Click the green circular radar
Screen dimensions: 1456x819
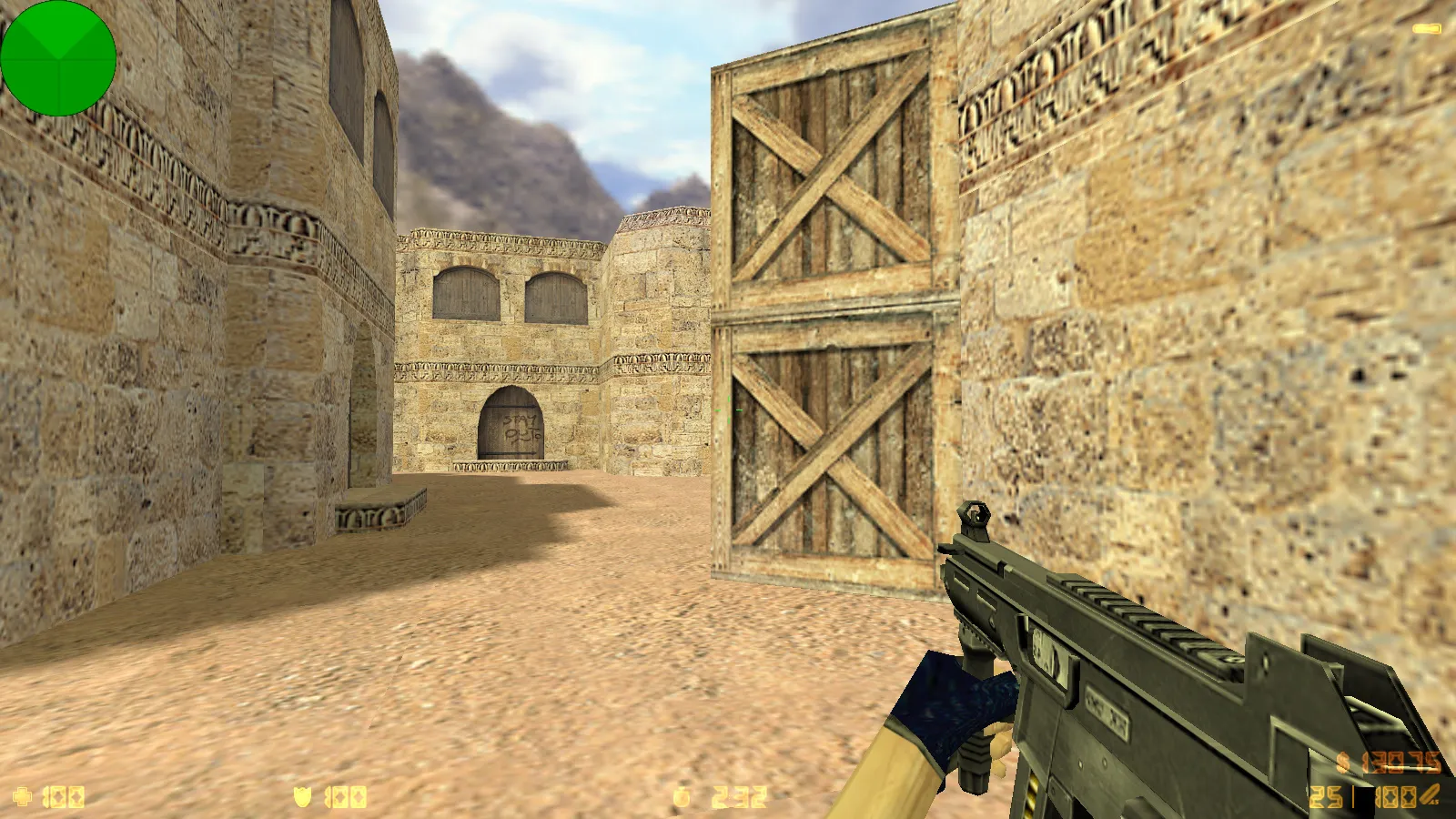58,58
